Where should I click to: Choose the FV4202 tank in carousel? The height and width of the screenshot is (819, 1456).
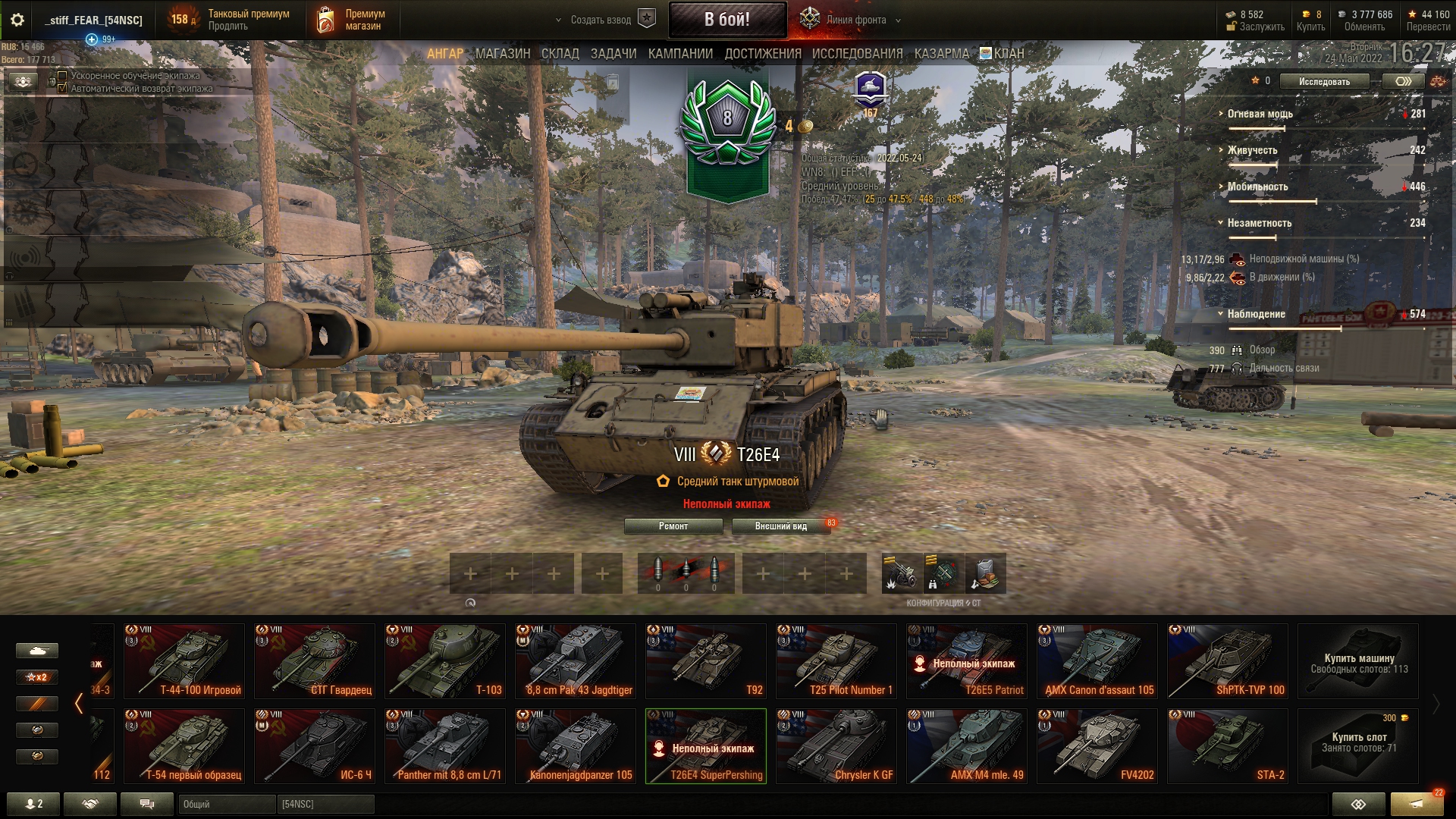pos(1097,746)
